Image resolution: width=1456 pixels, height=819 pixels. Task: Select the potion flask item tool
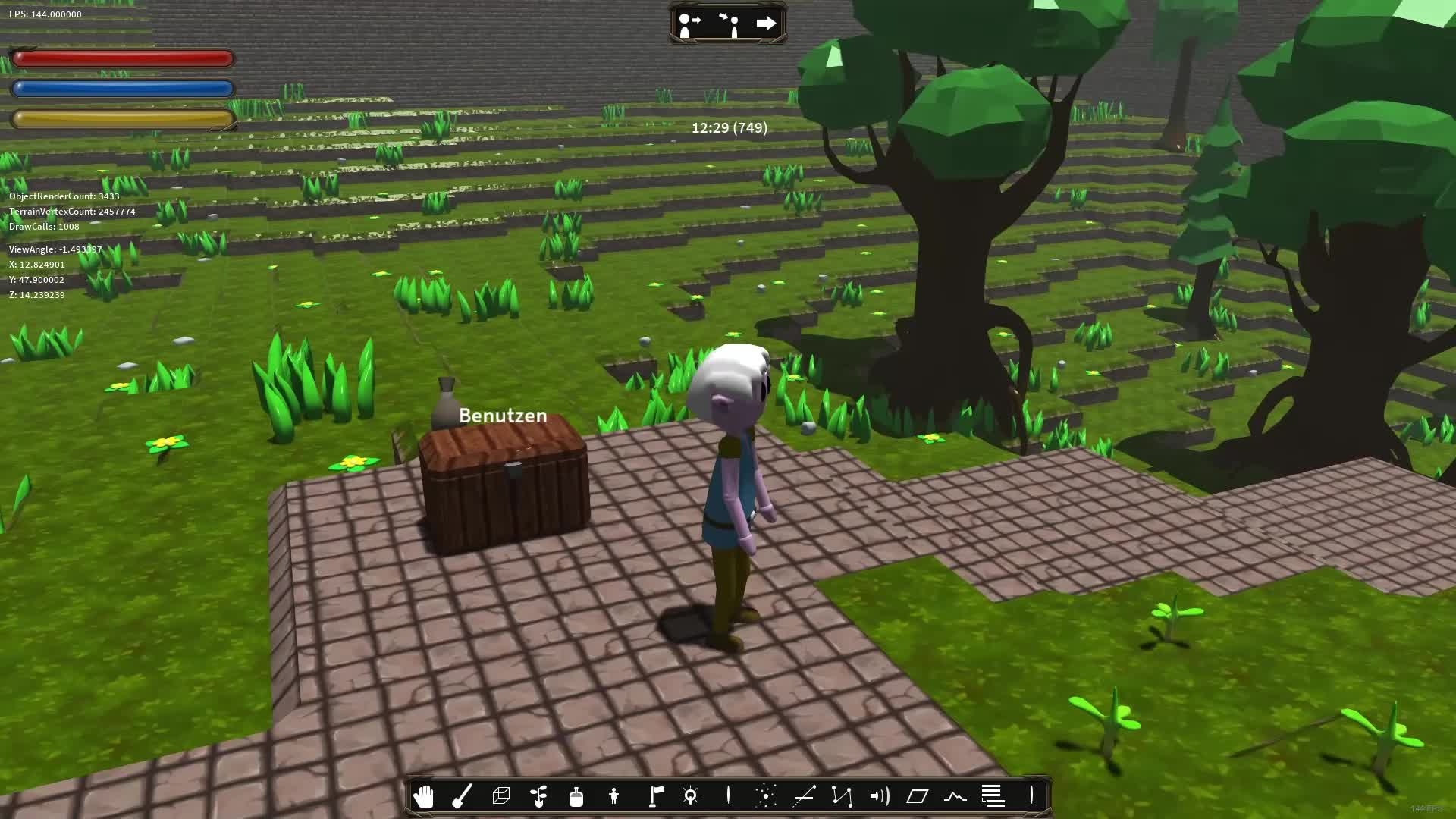pyautogui.click(x=576, y=795)
